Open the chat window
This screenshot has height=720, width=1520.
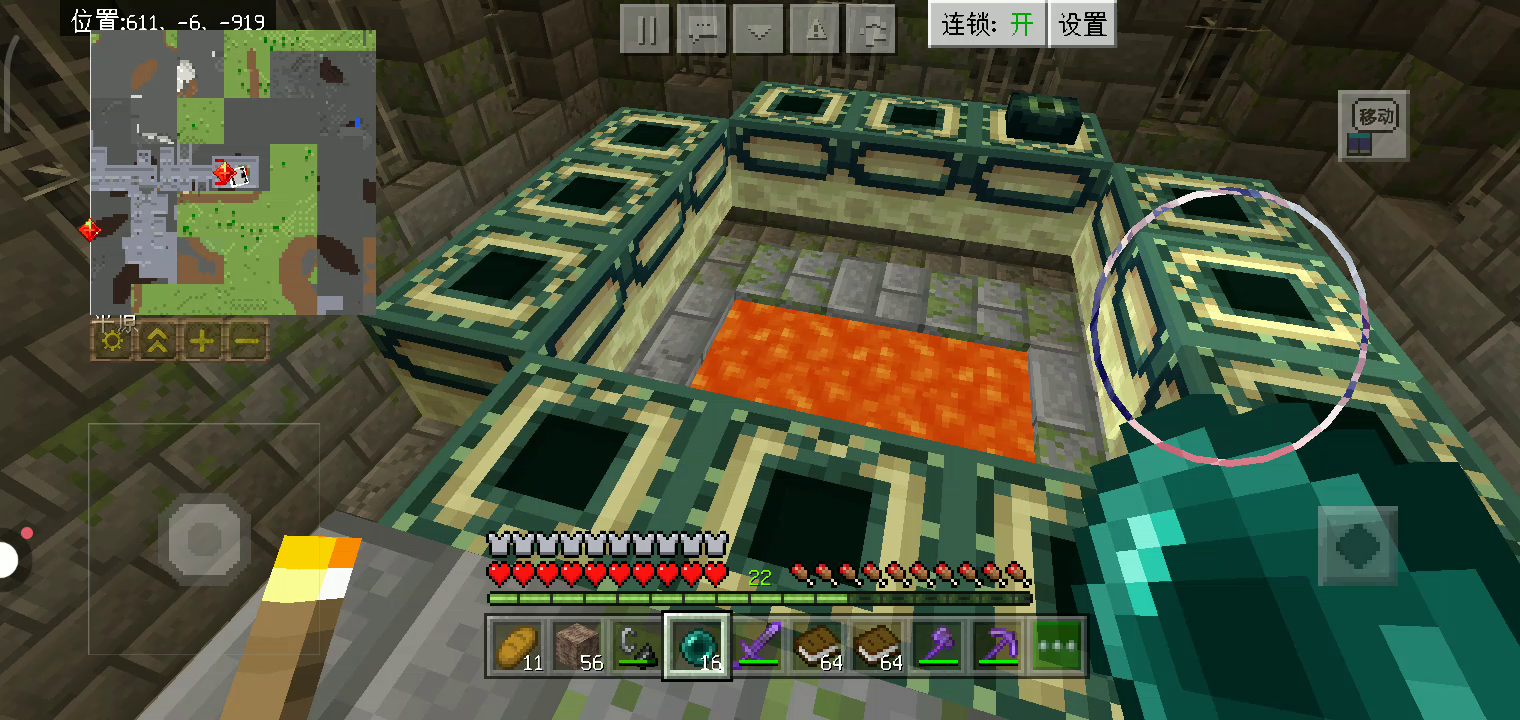[x=701, y=29]
